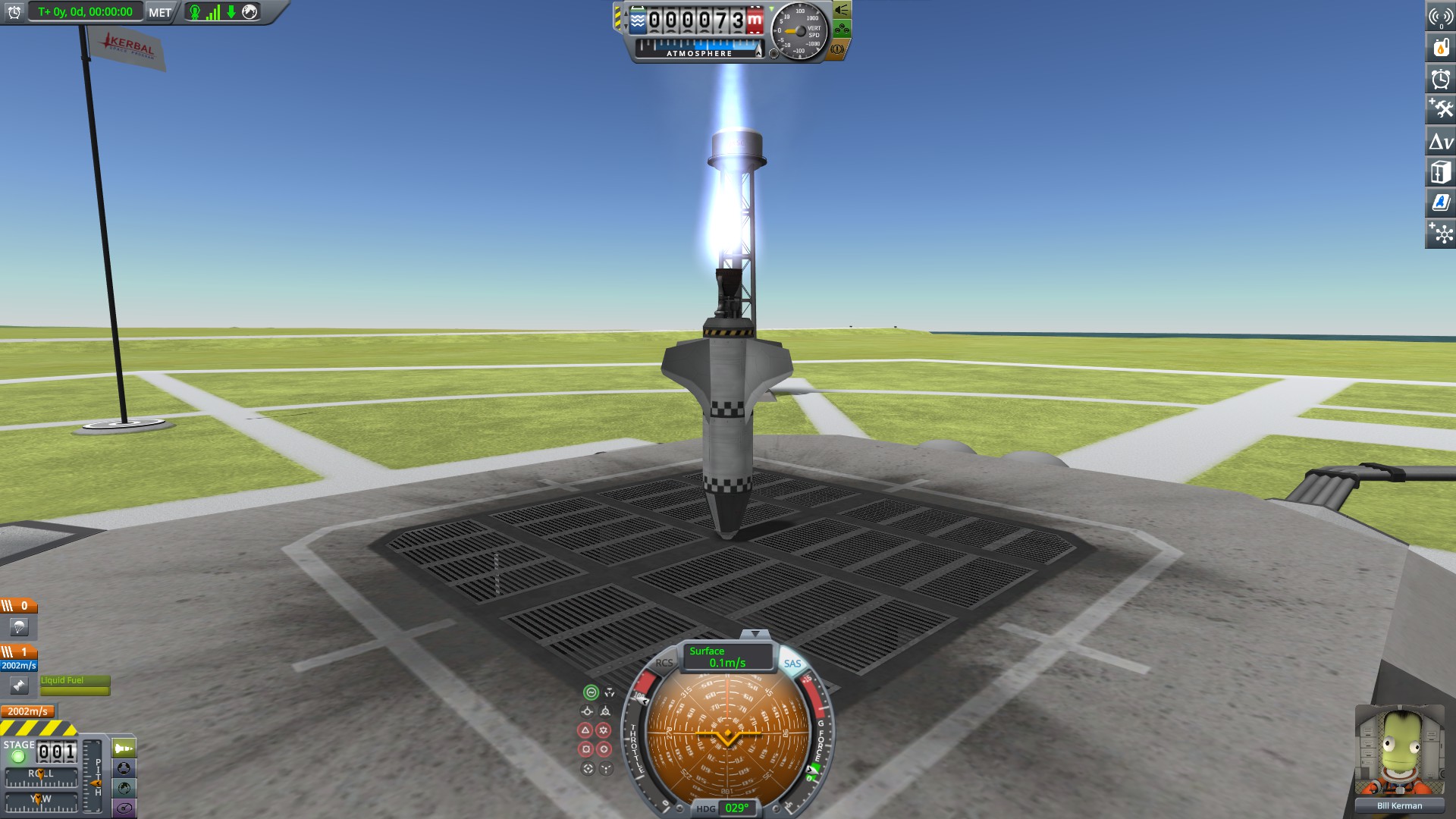Image resolution: width=1456 pixels, height=819 pixels.
Task: Enable RCS on the navball
Action: (665, 663)
